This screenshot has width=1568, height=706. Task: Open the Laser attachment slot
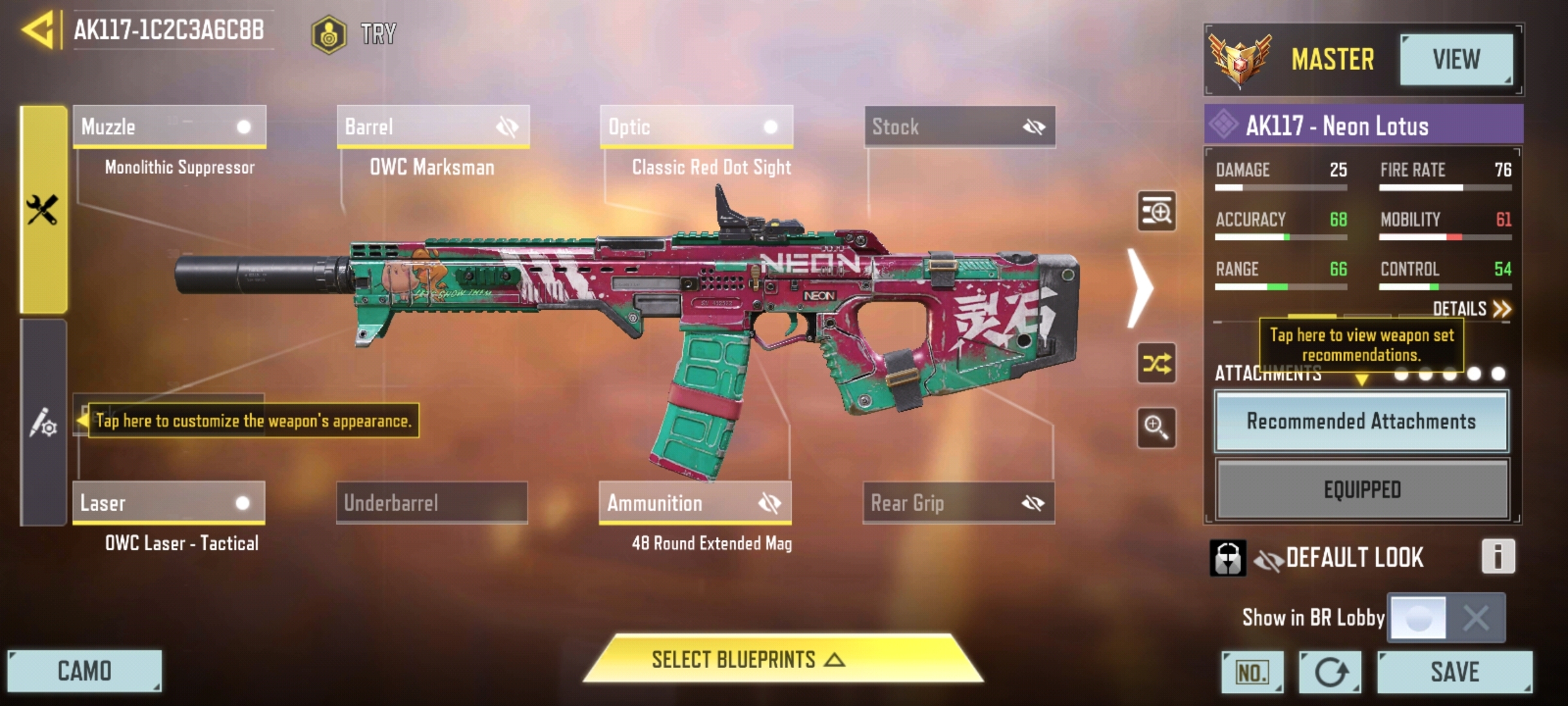pos(169,503)
